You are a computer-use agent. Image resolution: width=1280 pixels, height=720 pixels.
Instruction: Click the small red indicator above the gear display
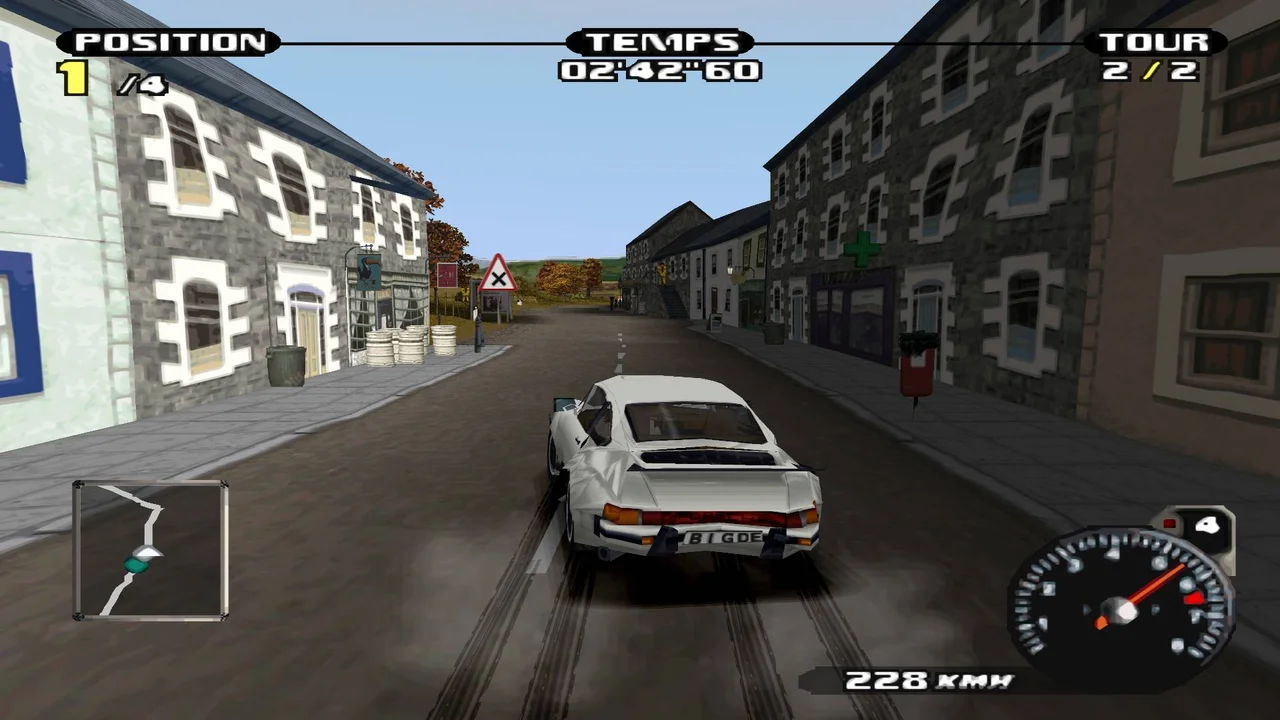(x=1169, y=522)
